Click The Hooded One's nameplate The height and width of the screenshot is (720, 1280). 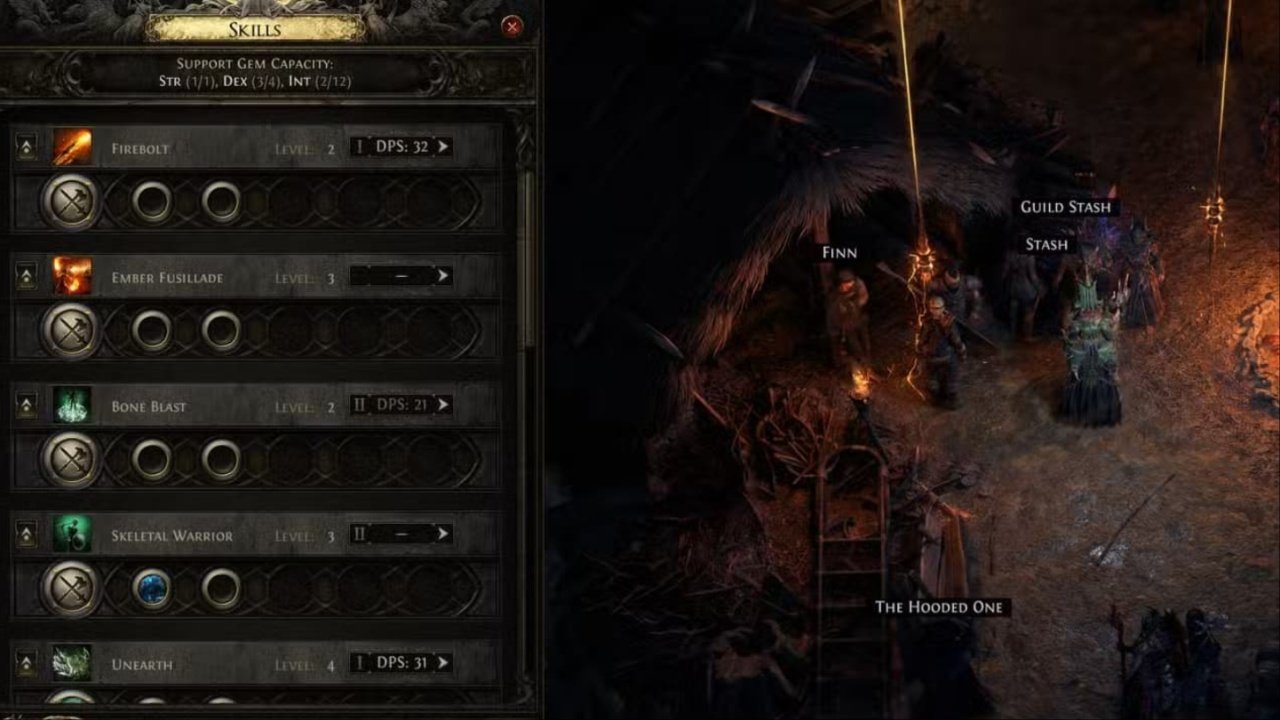coord(940,606)
